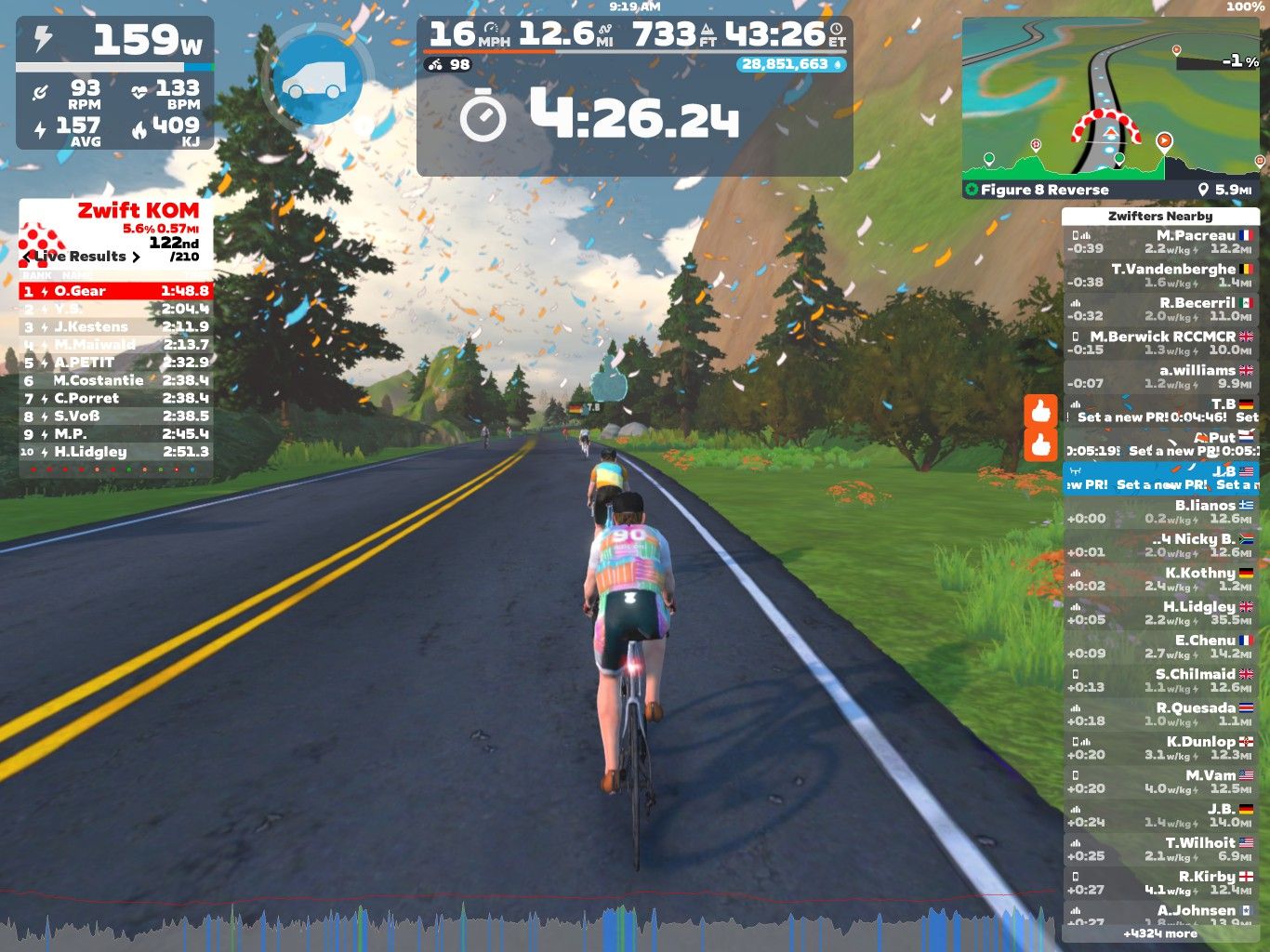Screen dimensions: 1270x952
Task: Show previous Live Results page arrow
Action: (27, 257)
